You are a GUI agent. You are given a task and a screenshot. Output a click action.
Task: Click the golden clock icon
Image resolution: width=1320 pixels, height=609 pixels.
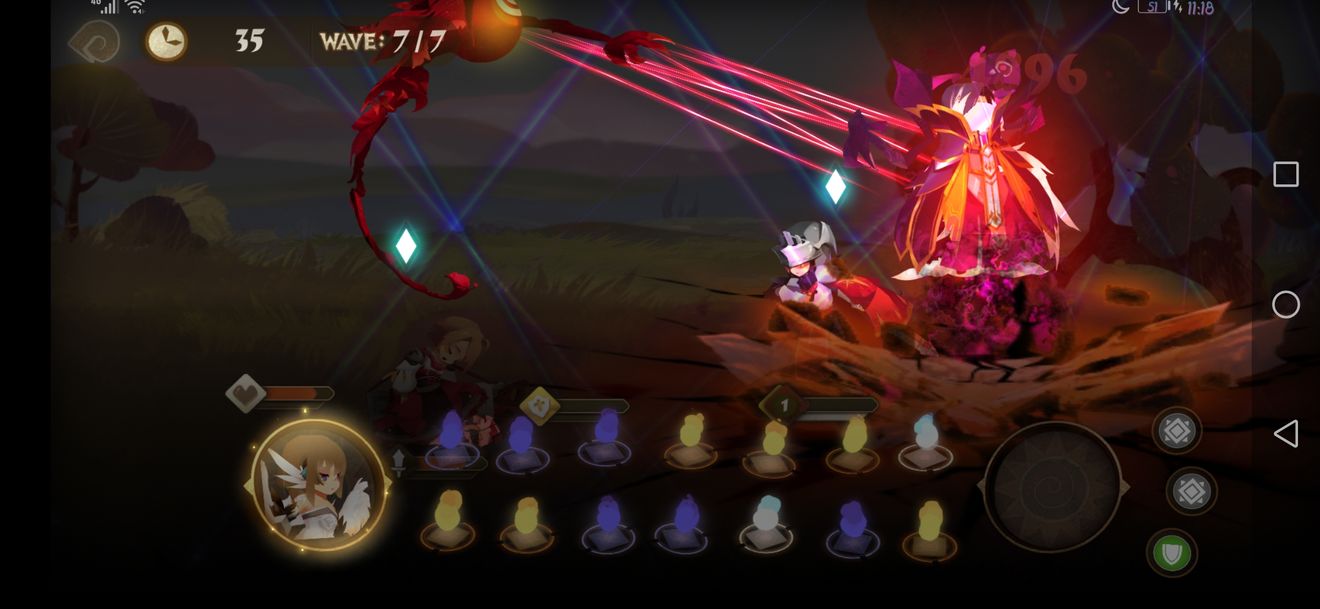(x=166, y=42)
